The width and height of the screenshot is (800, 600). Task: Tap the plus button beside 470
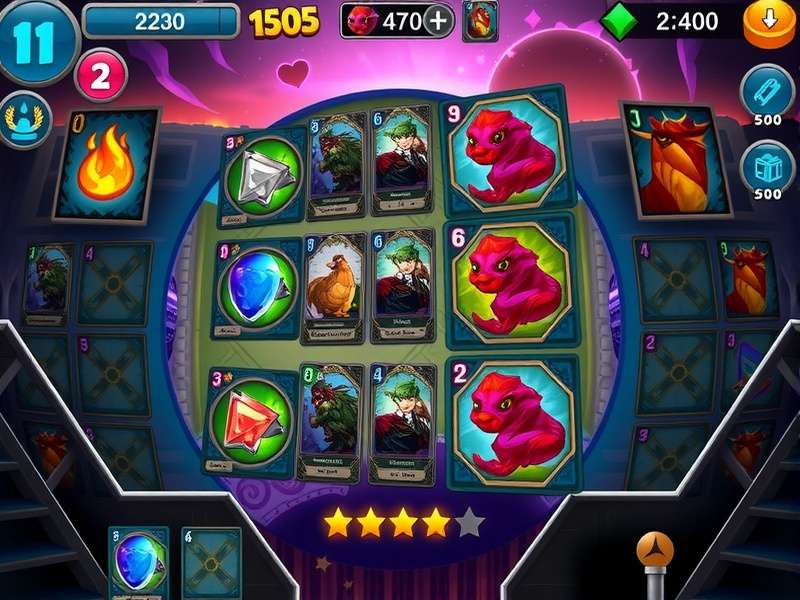[438, 20]
